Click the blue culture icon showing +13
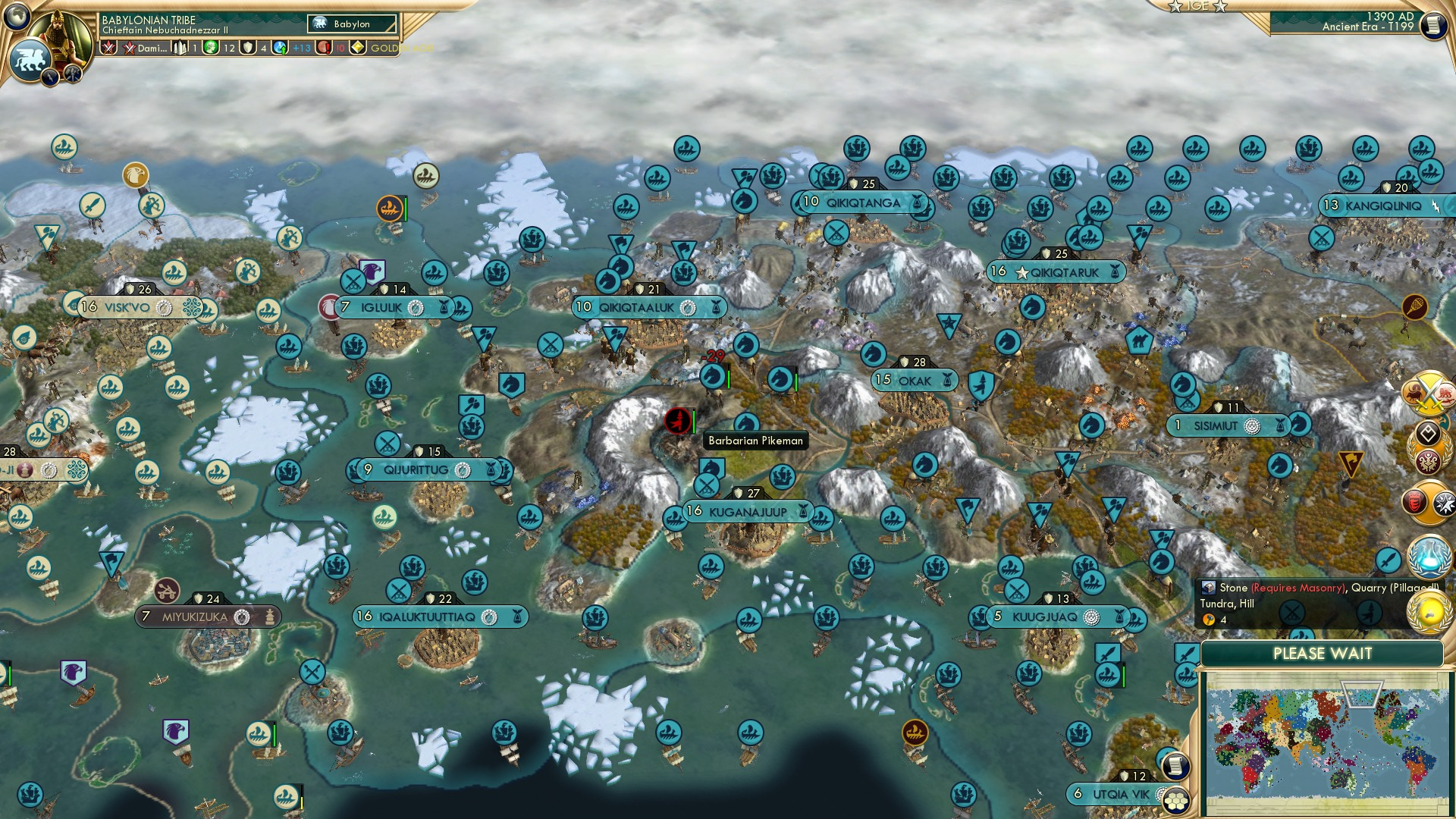This screenshot has width=1456, height=819. (x=281, y=47)
